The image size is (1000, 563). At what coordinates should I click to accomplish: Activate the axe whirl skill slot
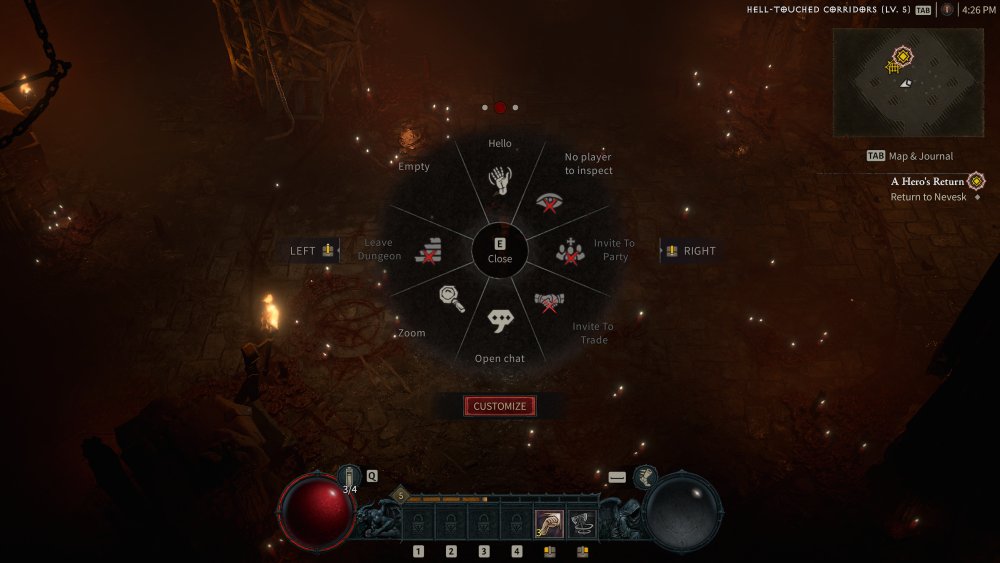coord(581,523)
